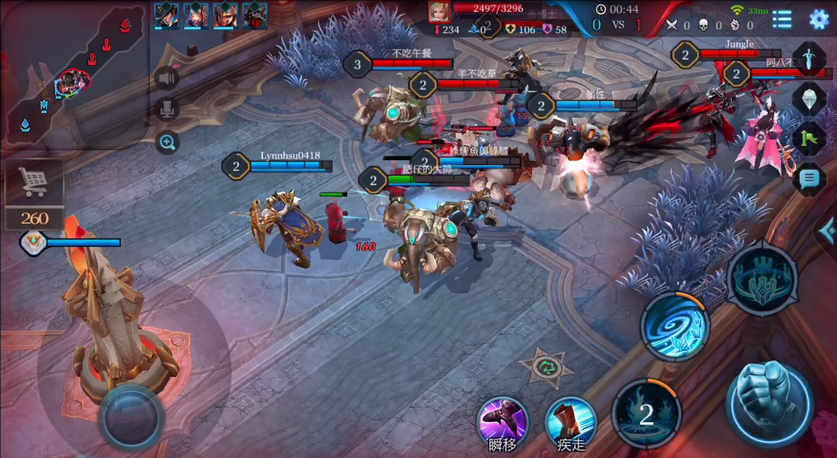Toggle the microphone icon
The image size is (837, 458).
167,109
